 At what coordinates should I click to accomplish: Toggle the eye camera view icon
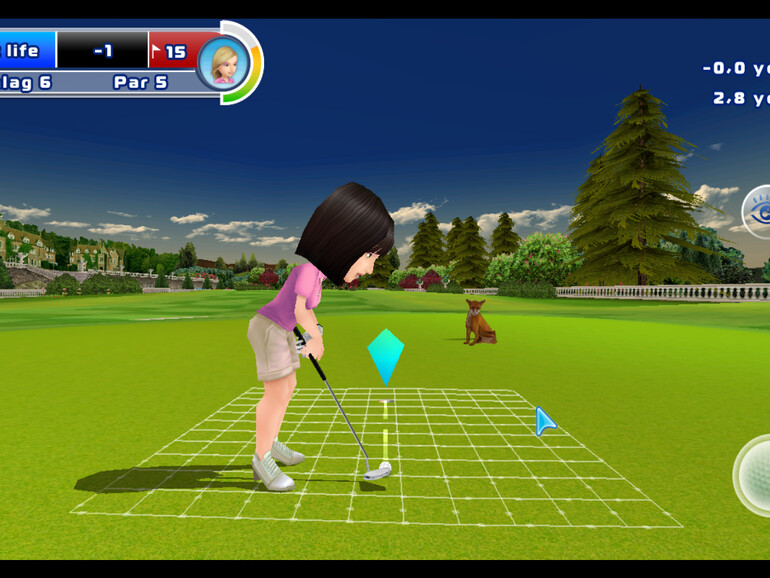tap(758, 211)
